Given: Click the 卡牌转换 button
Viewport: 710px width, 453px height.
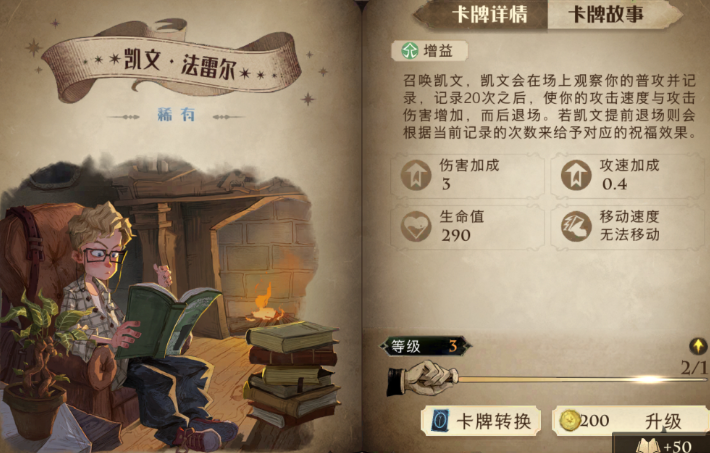Looking at the screenshot, I should click(x=483, y=420).
